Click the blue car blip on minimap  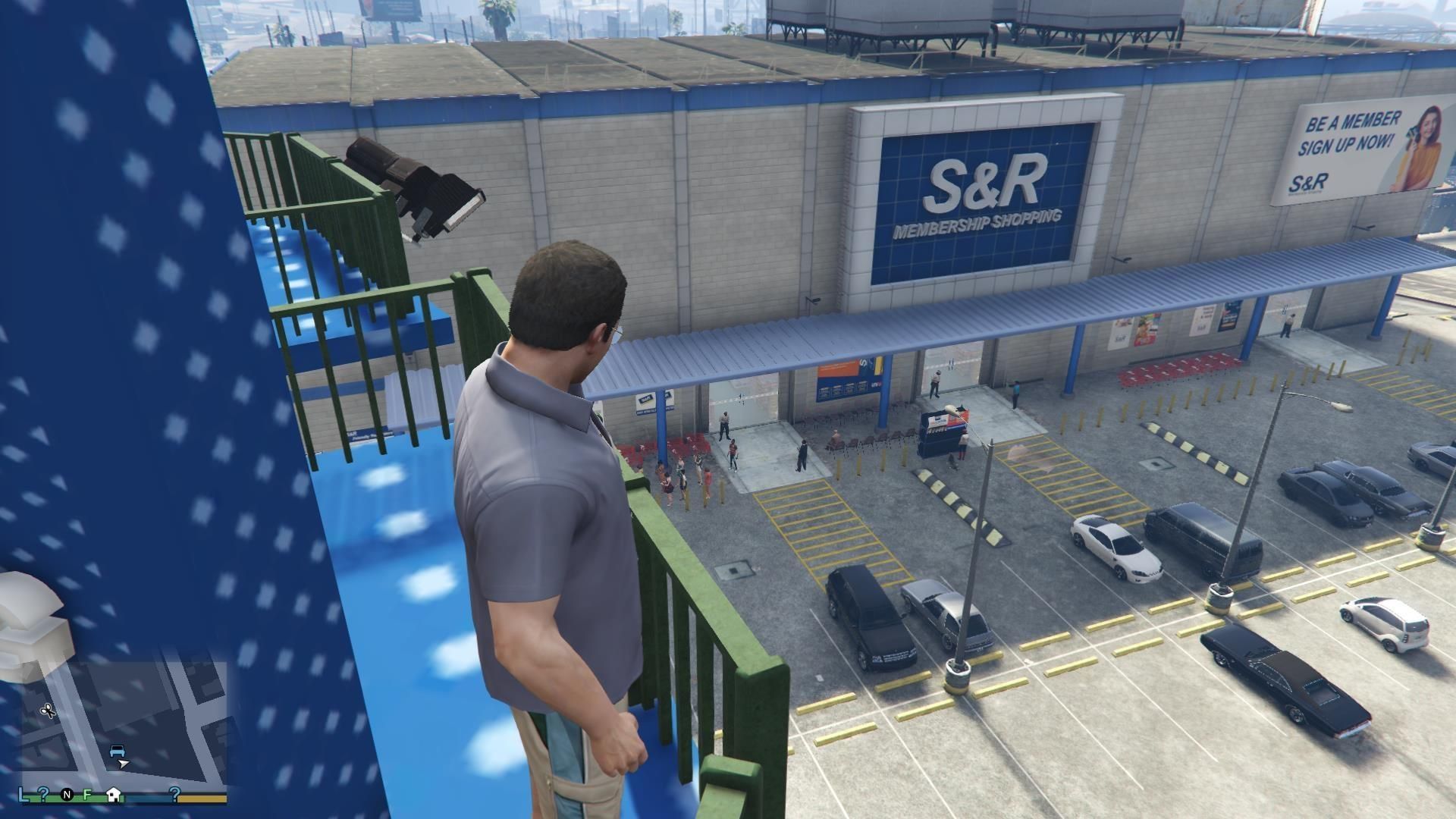tap(117, 751)
